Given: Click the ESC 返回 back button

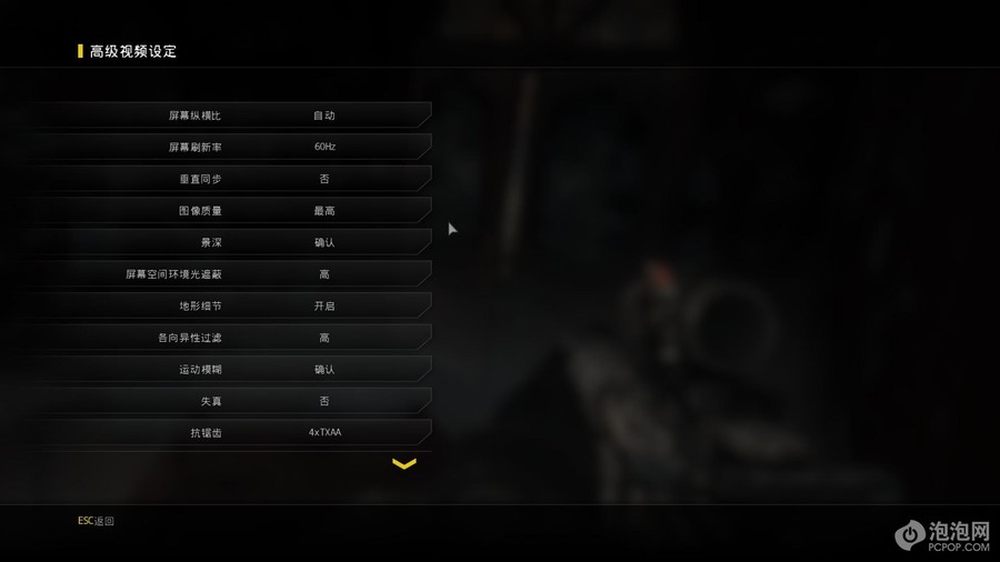Looking at the screenshot, I should [96, 521].
